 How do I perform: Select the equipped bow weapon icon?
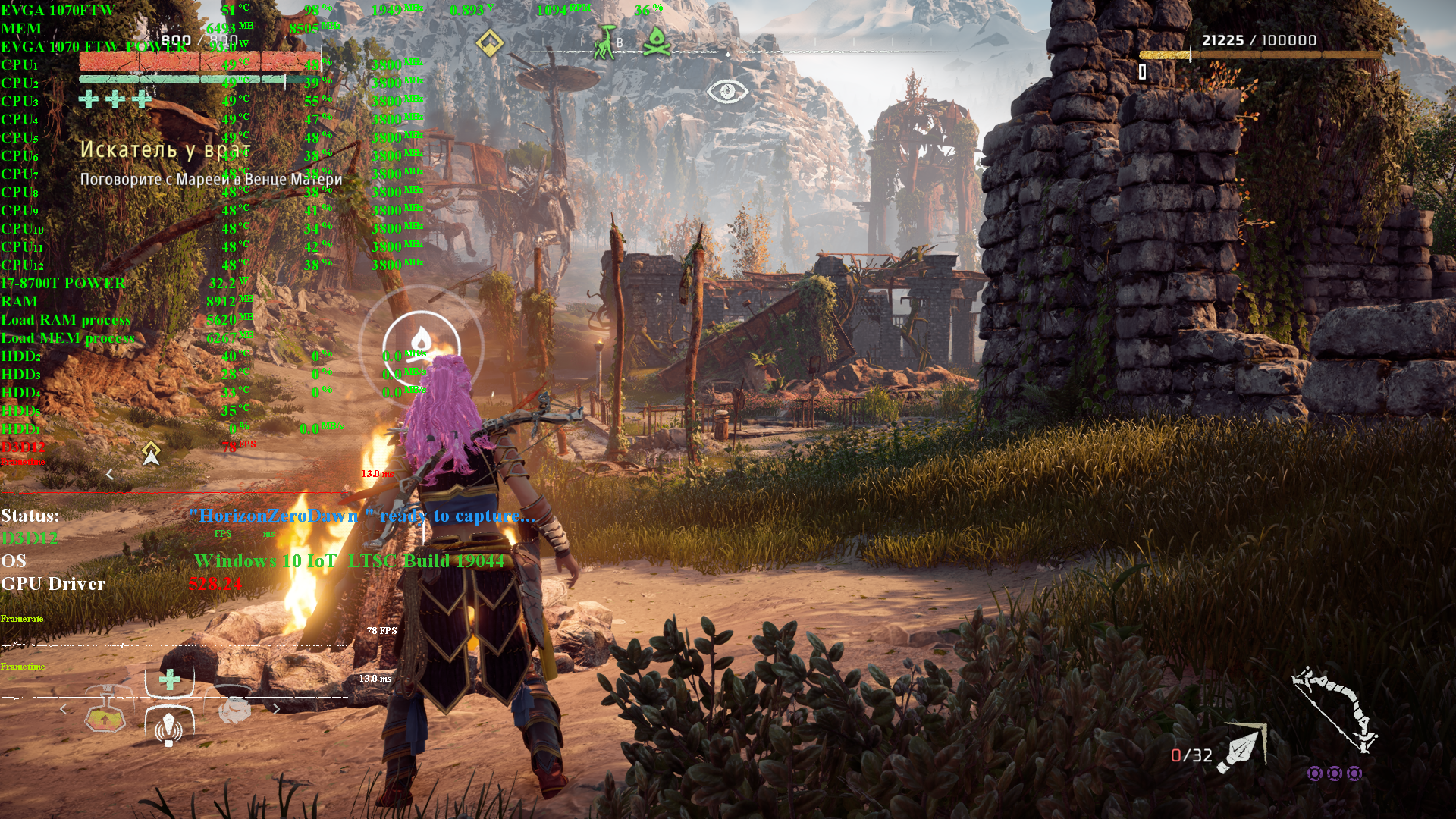pos(1335,709)
